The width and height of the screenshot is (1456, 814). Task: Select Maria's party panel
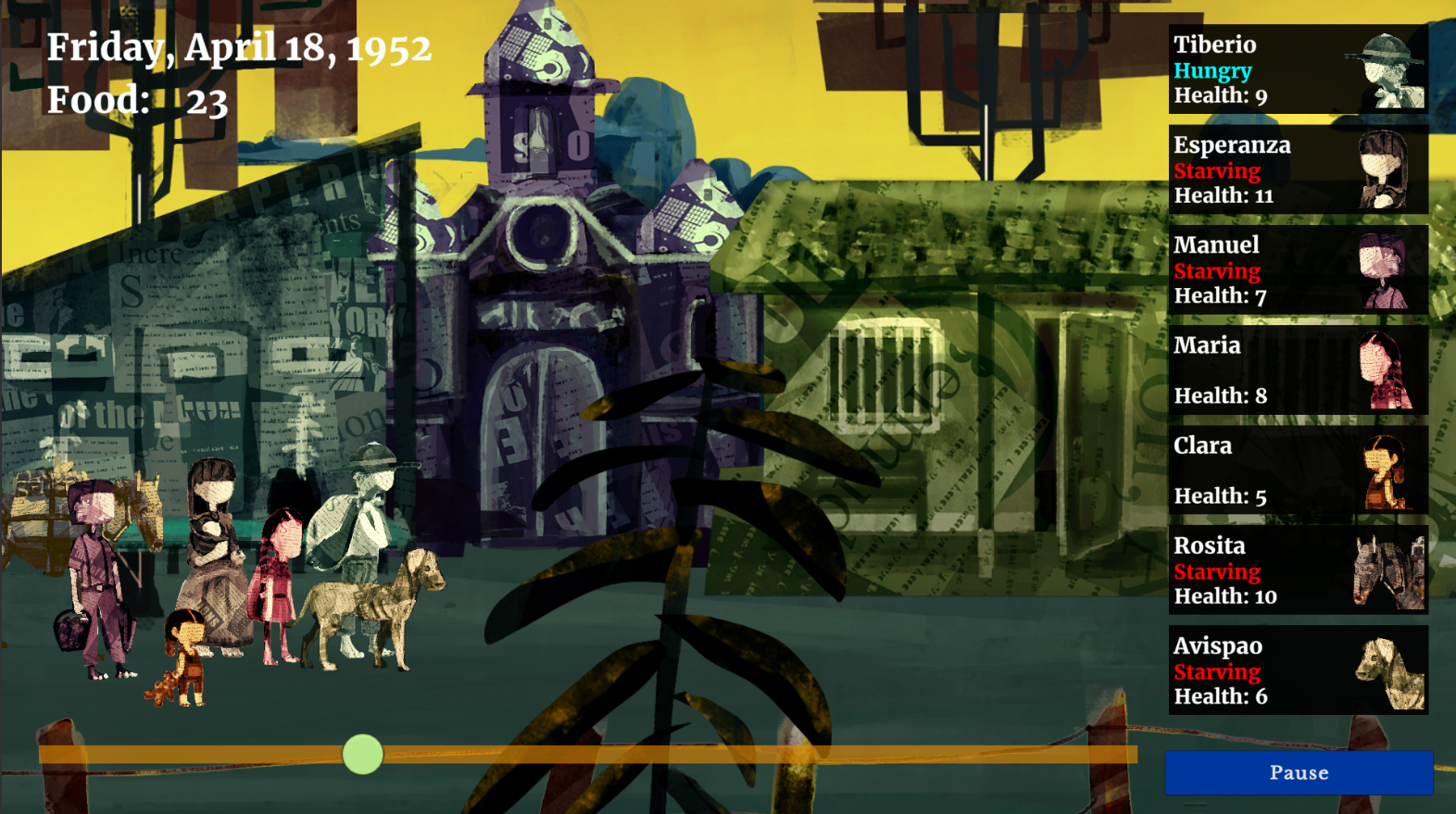click(x=1298, y=369)
